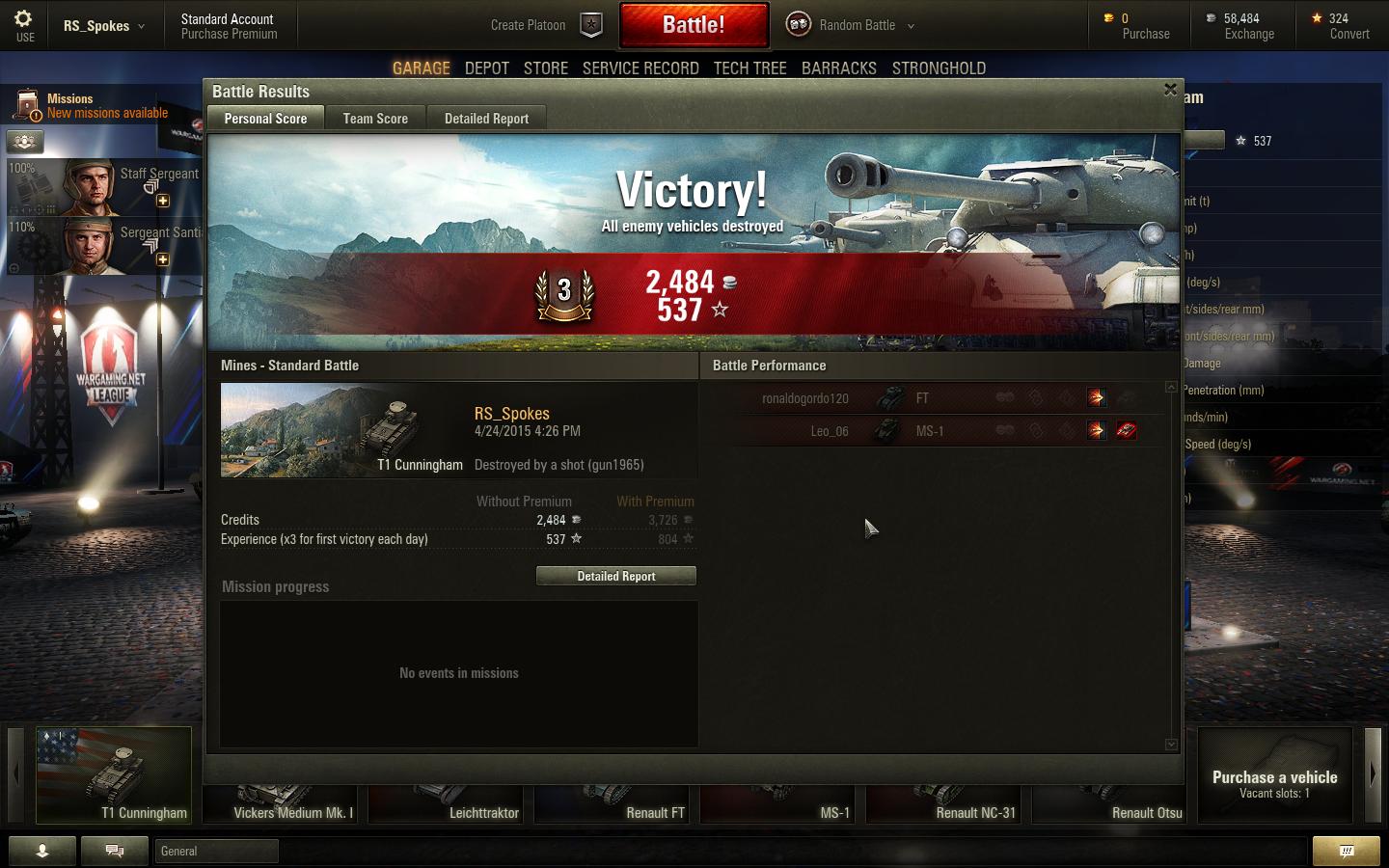This screenshot has width=1389, height=868.
Task: Open the Barracks
Action: (x=838, y=68)
